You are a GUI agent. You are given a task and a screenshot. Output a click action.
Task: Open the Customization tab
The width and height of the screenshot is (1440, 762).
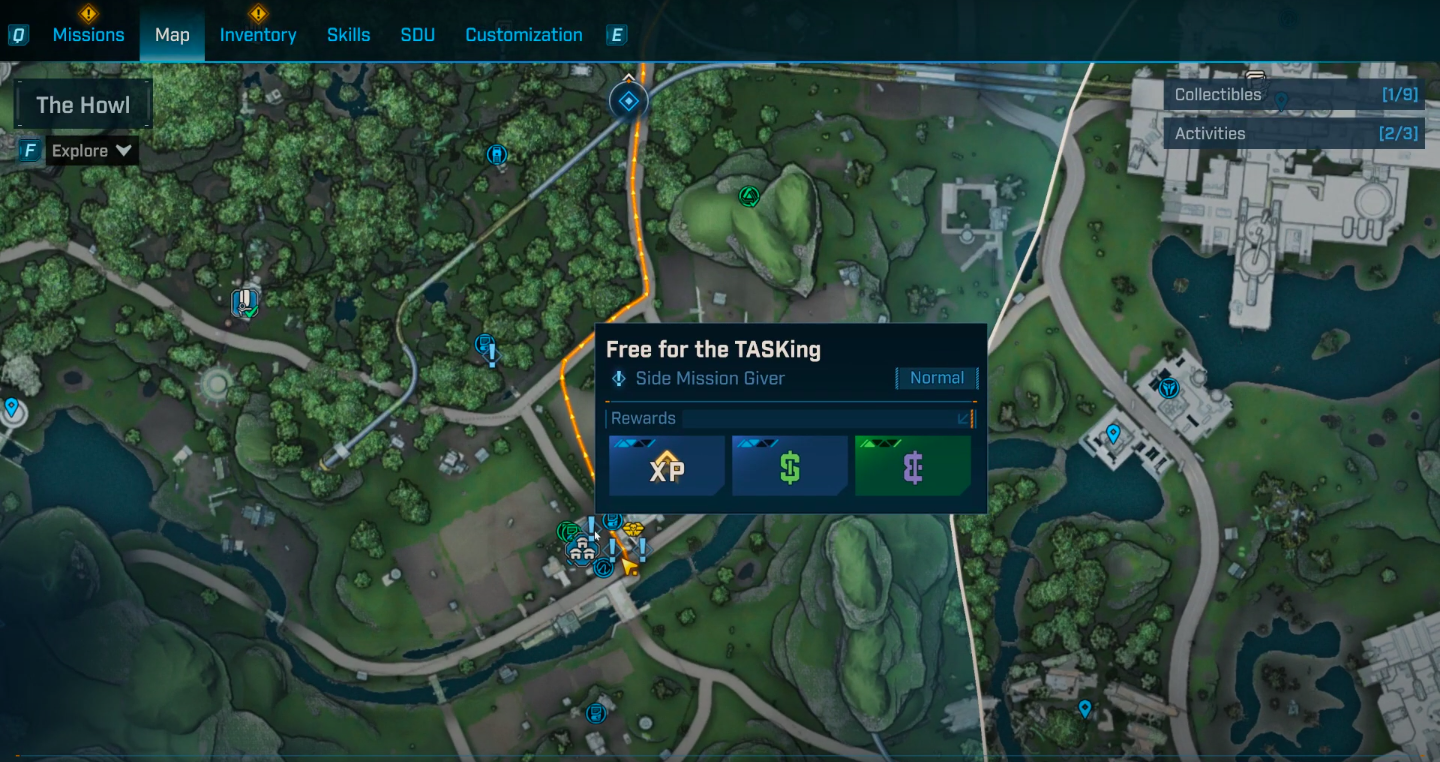pyautogui.click(x=524, y=35)
